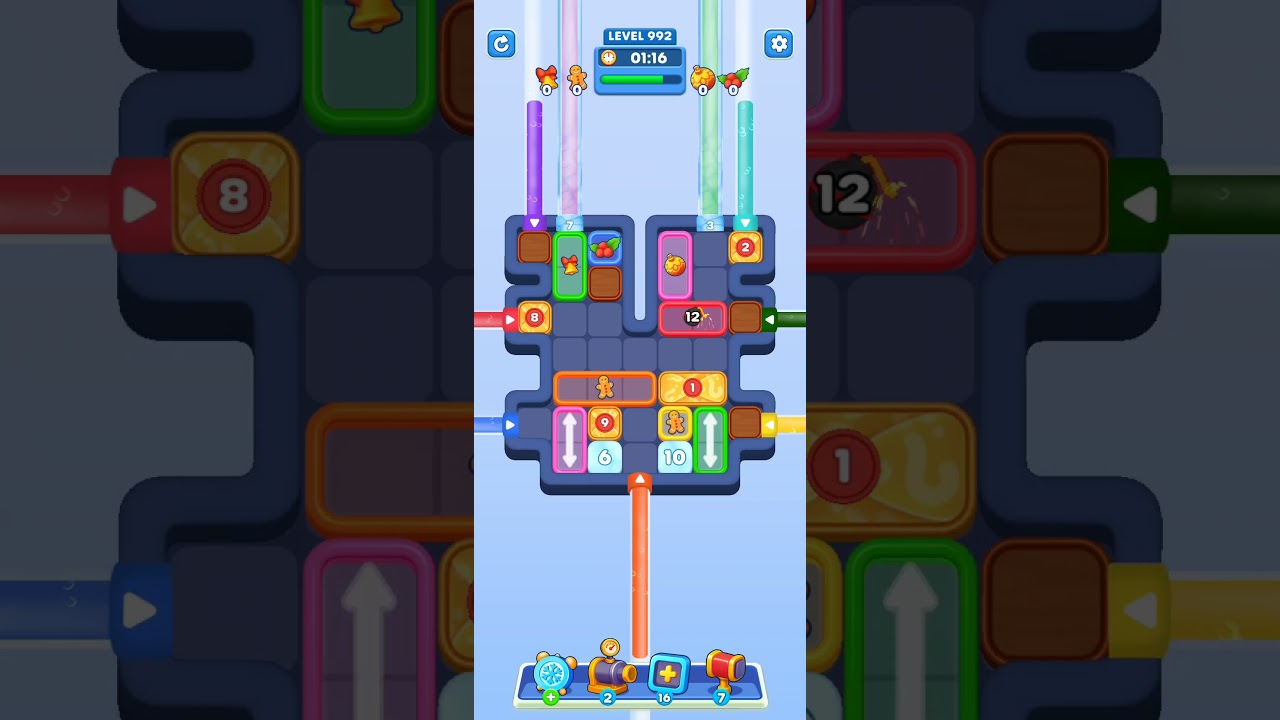Tap the bomb block showing 12
The height and width of the screenshot is (720, 1280).
(692, 317)
